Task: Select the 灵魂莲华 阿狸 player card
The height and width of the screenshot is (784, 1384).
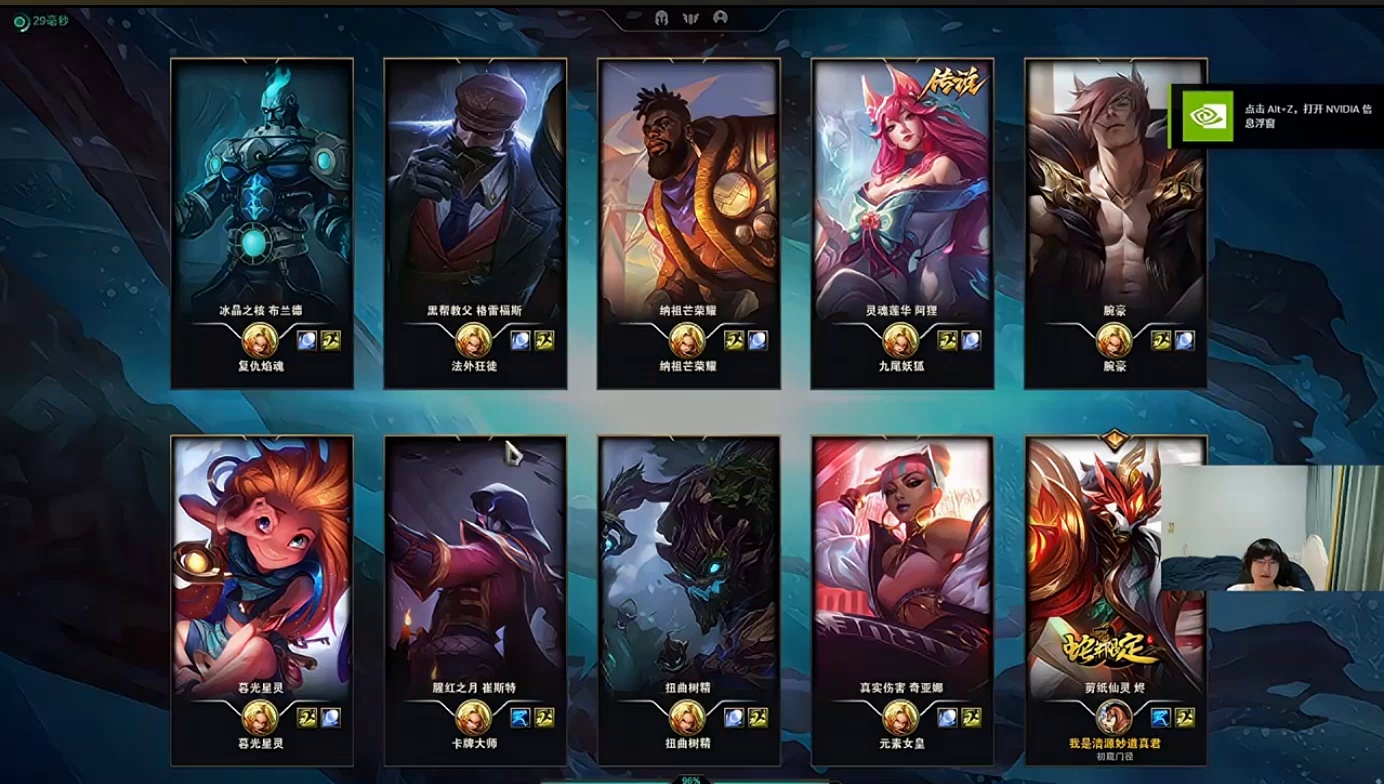Action: (902, 222)
